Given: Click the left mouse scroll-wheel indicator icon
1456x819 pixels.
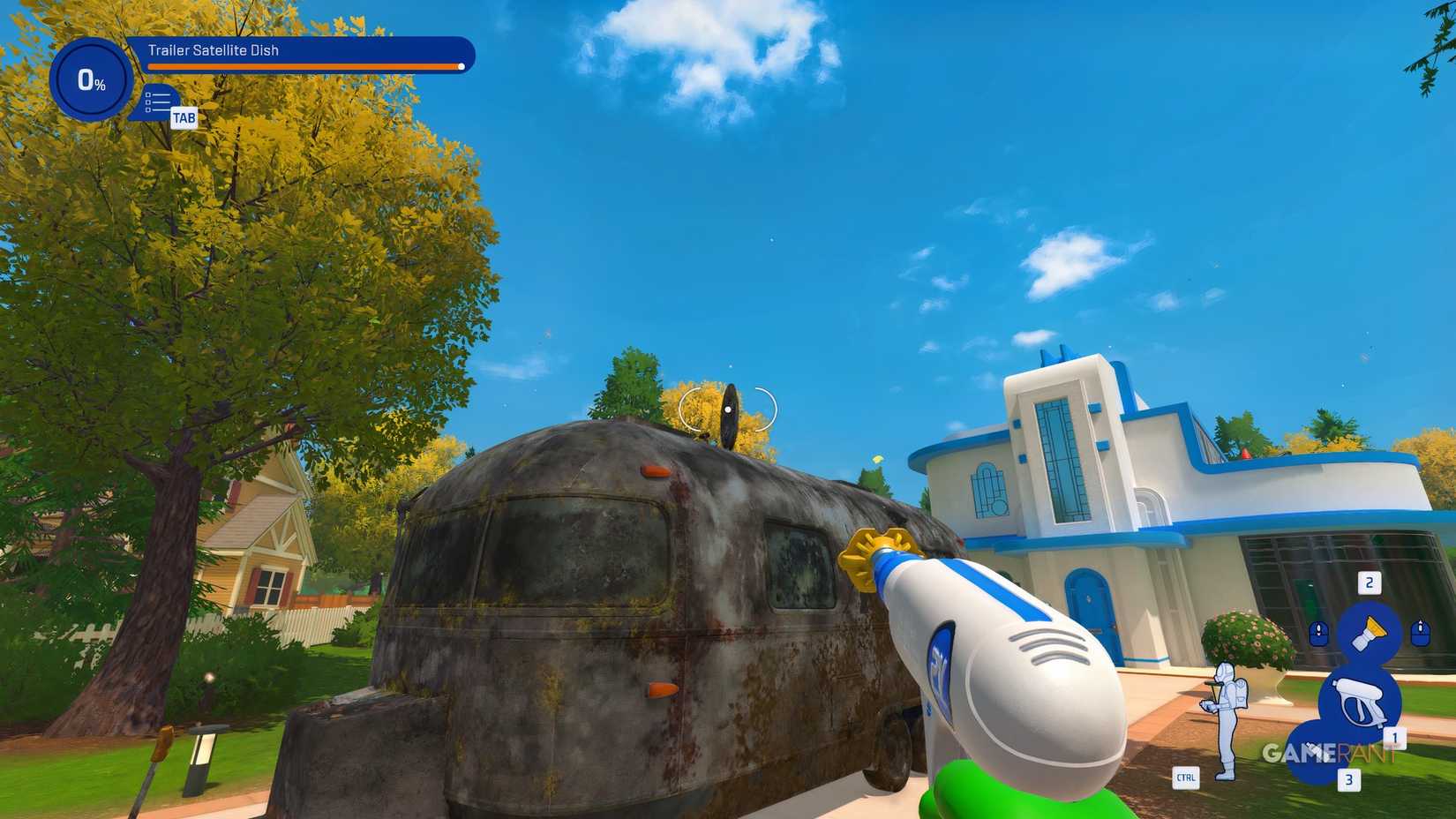Looking at the screenshot, I should (x=1318, y=633).
